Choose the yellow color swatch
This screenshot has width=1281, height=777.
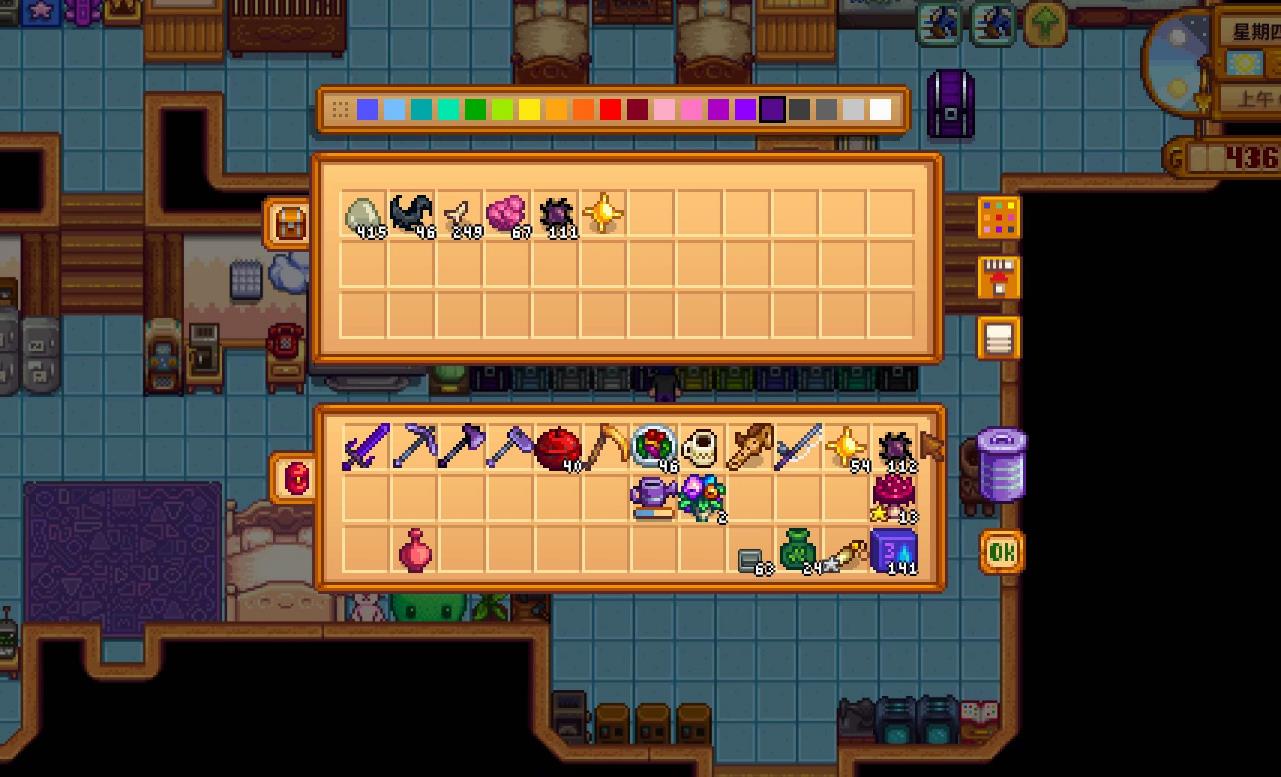click(529, 110)
